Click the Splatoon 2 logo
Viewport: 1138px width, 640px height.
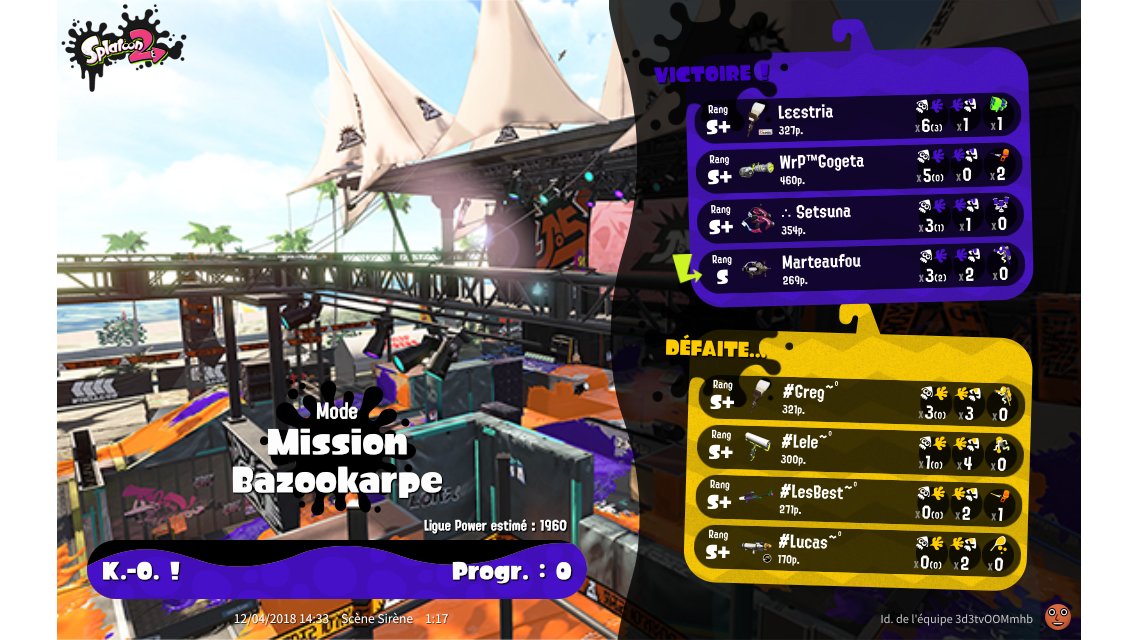(x=125, y=48)
